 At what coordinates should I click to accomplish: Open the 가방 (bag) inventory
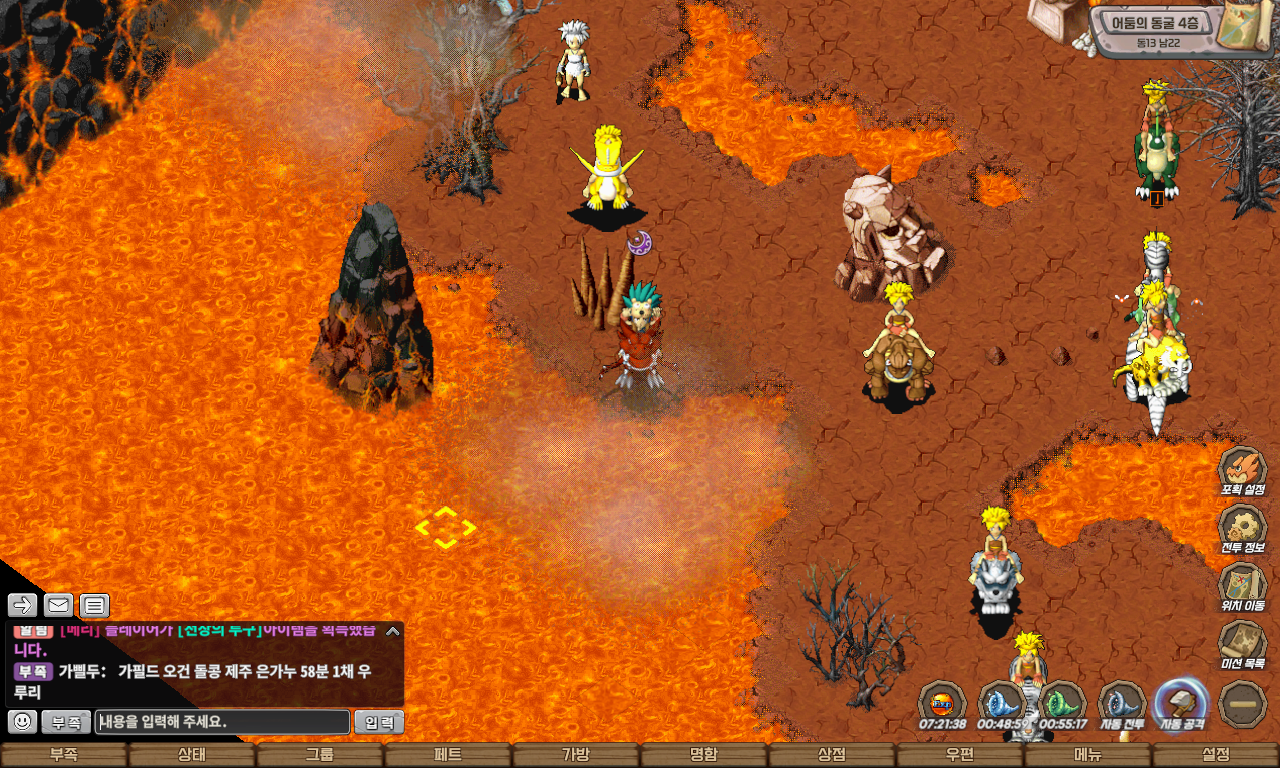pos(575,756)
